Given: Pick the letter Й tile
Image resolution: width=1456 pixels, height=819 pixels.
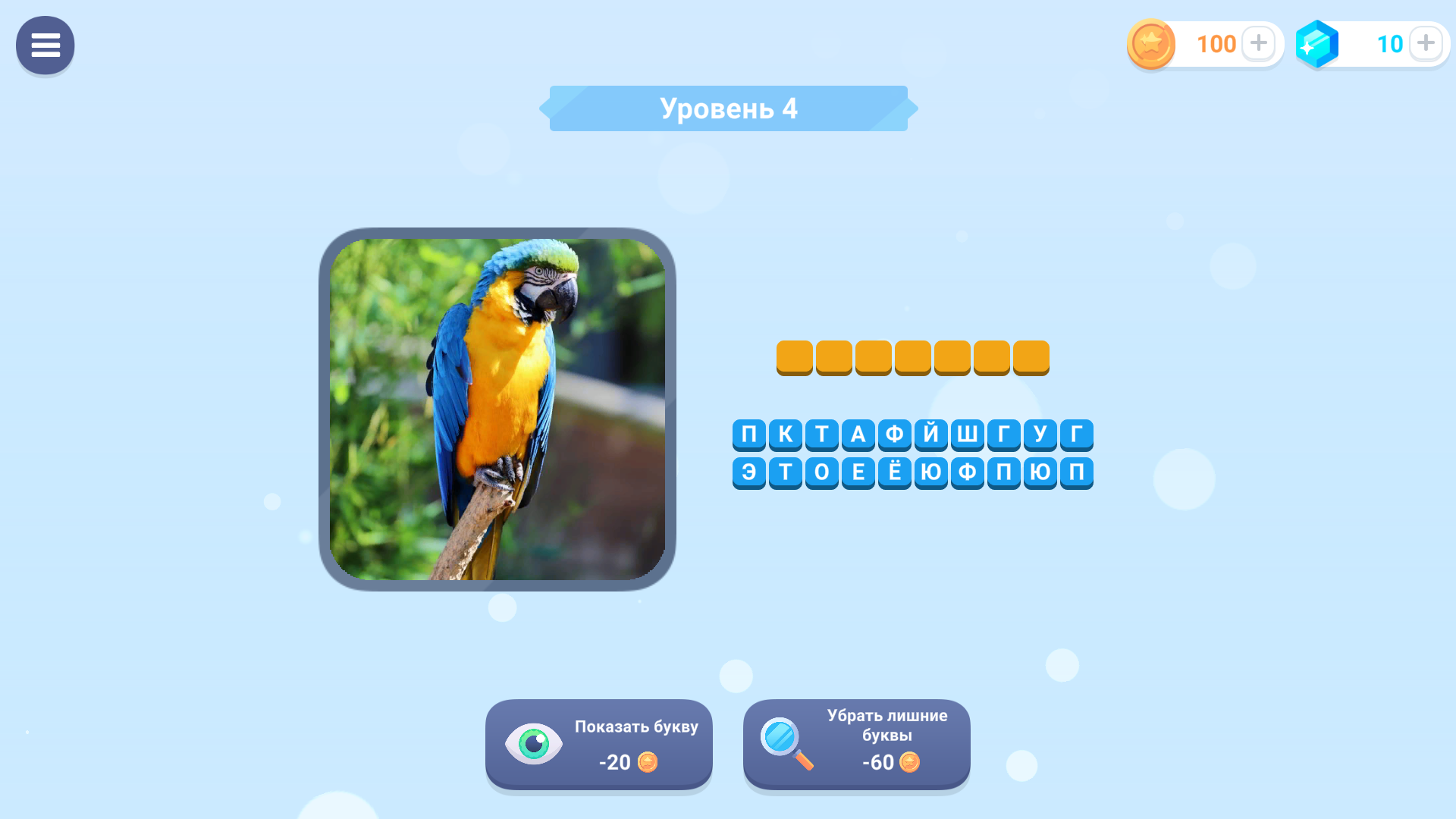Looking at the screenshot, I should (x=930, y=435).
